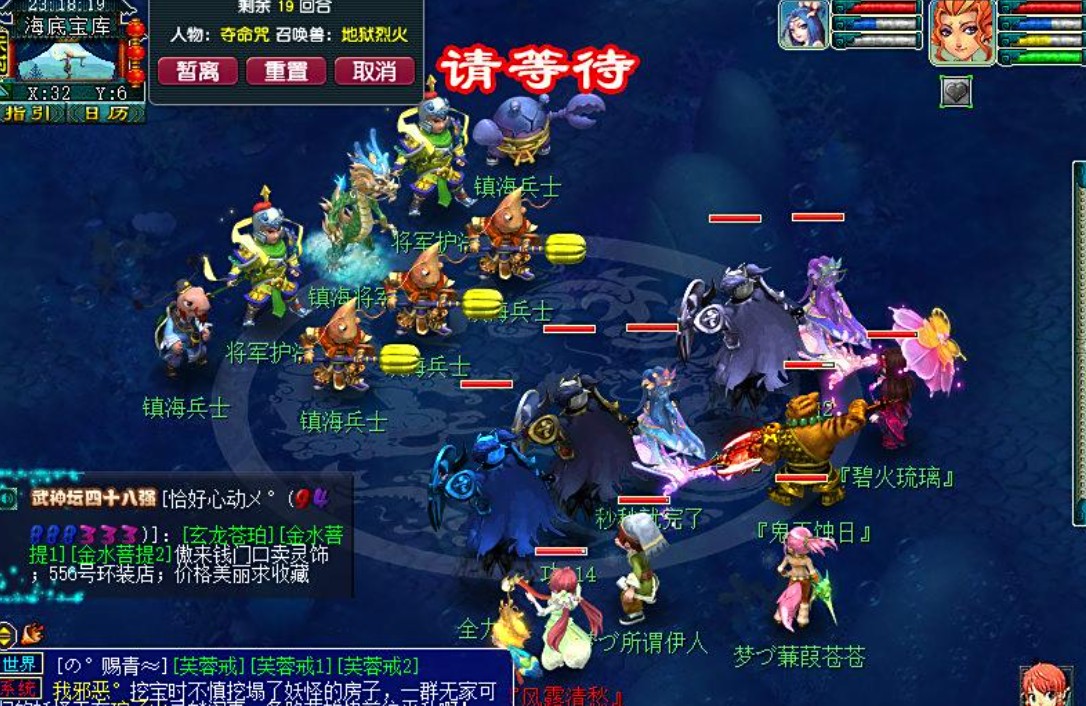Switch to the 系统 system chat channel
The height and width of the screenshot is (706, 1086).
coord(21,688)
